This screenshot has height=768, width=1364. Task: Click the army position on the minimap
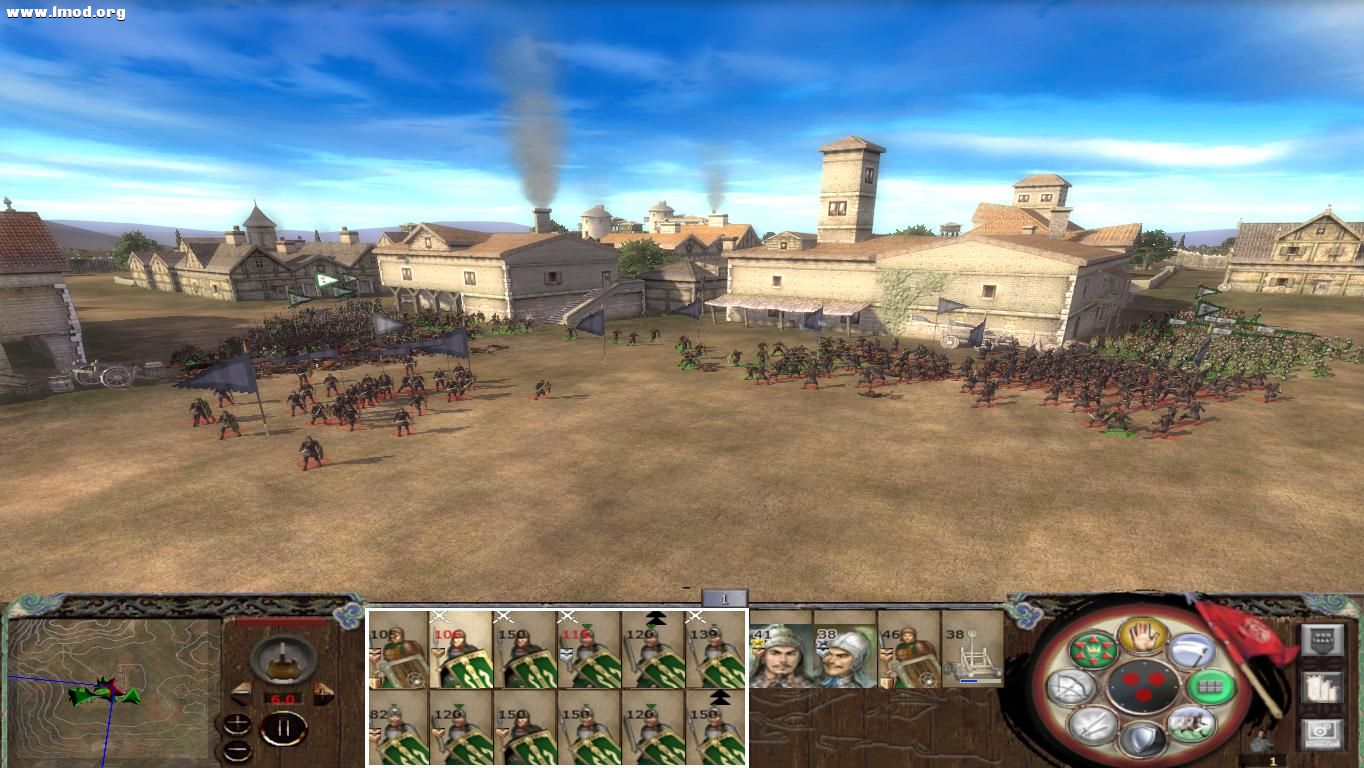pos(100,690)
